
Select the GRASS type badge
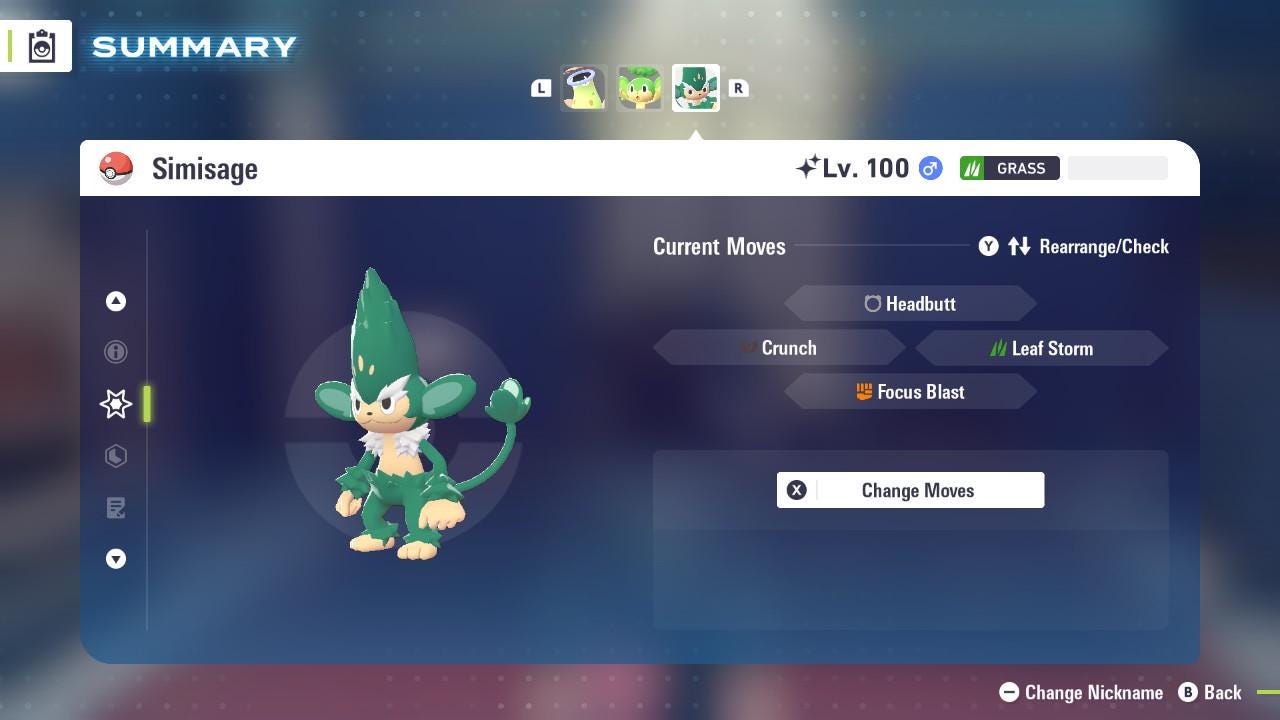1009,168
